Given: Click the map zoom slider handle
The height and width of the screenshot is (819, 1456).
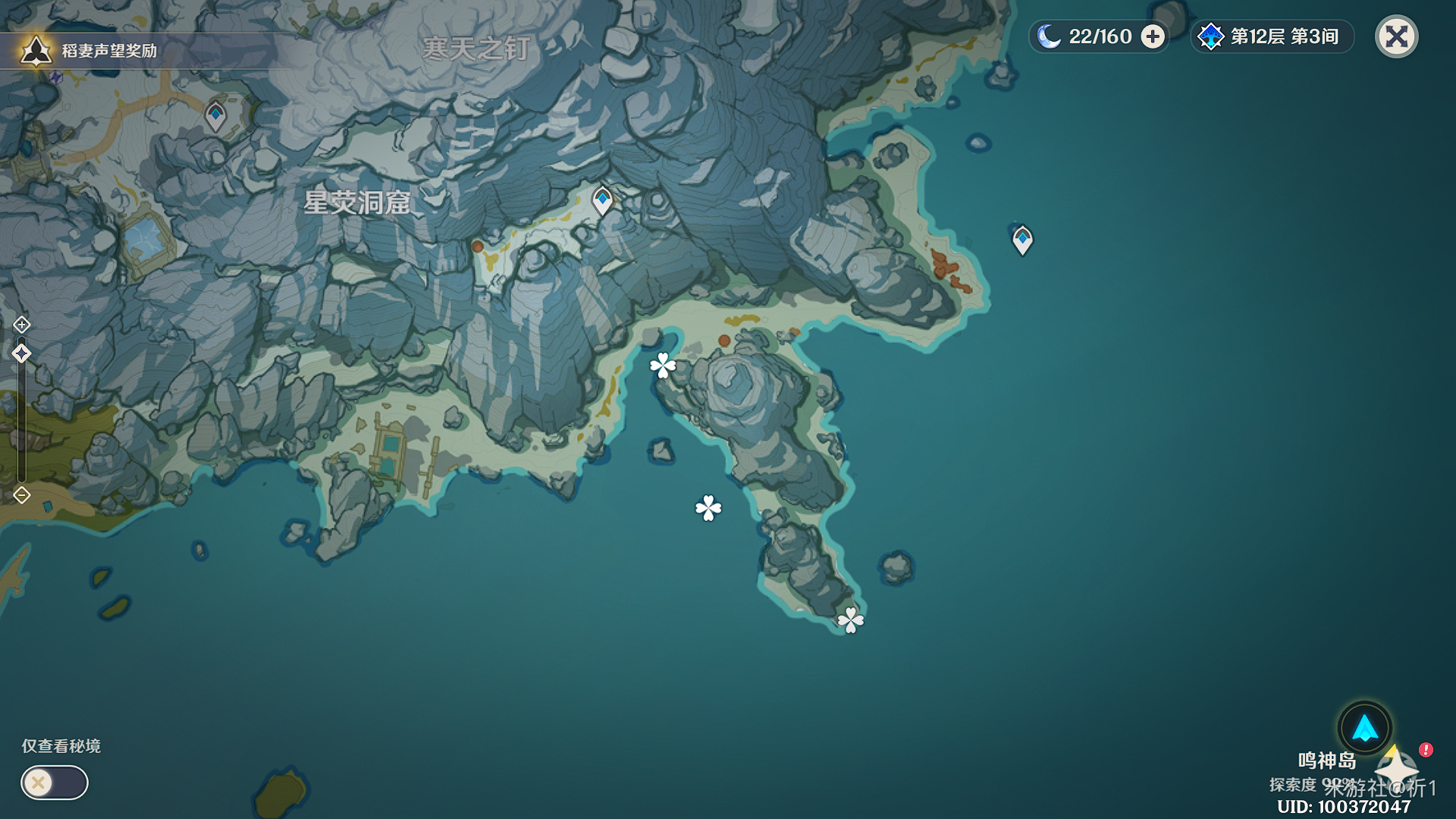Looking at the screenshot, I should 21,353.
